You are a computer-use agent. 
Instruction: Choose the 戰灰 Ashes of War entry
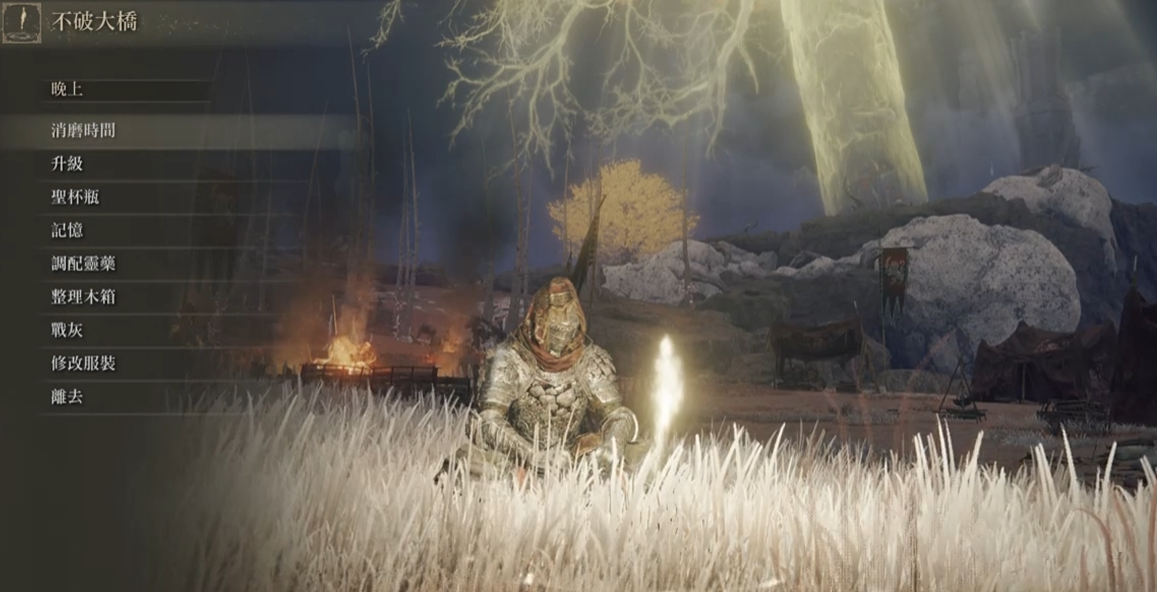tap(68, 330)
